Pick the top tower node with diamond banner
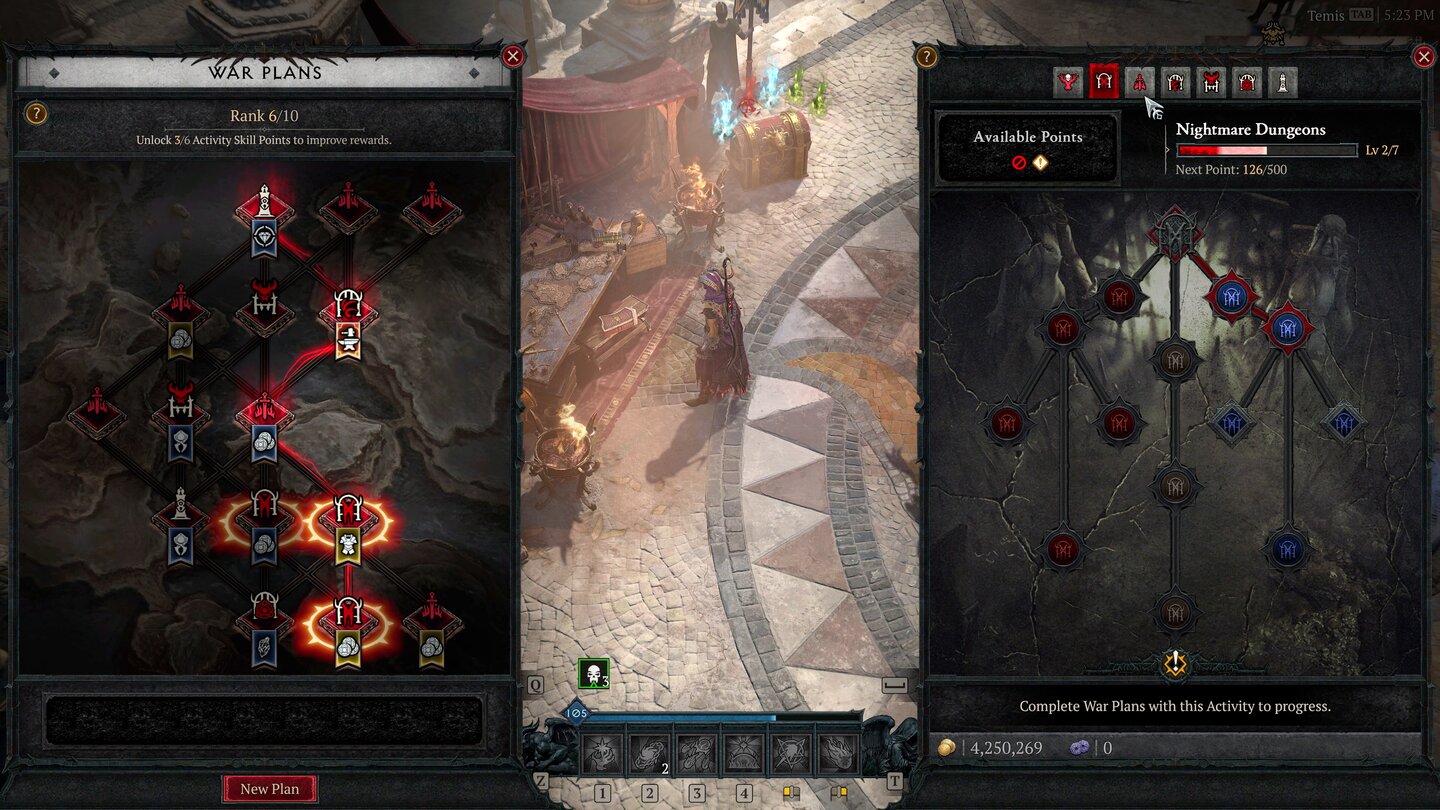Screen dimensions: 1440x810 tap(264, 214)
